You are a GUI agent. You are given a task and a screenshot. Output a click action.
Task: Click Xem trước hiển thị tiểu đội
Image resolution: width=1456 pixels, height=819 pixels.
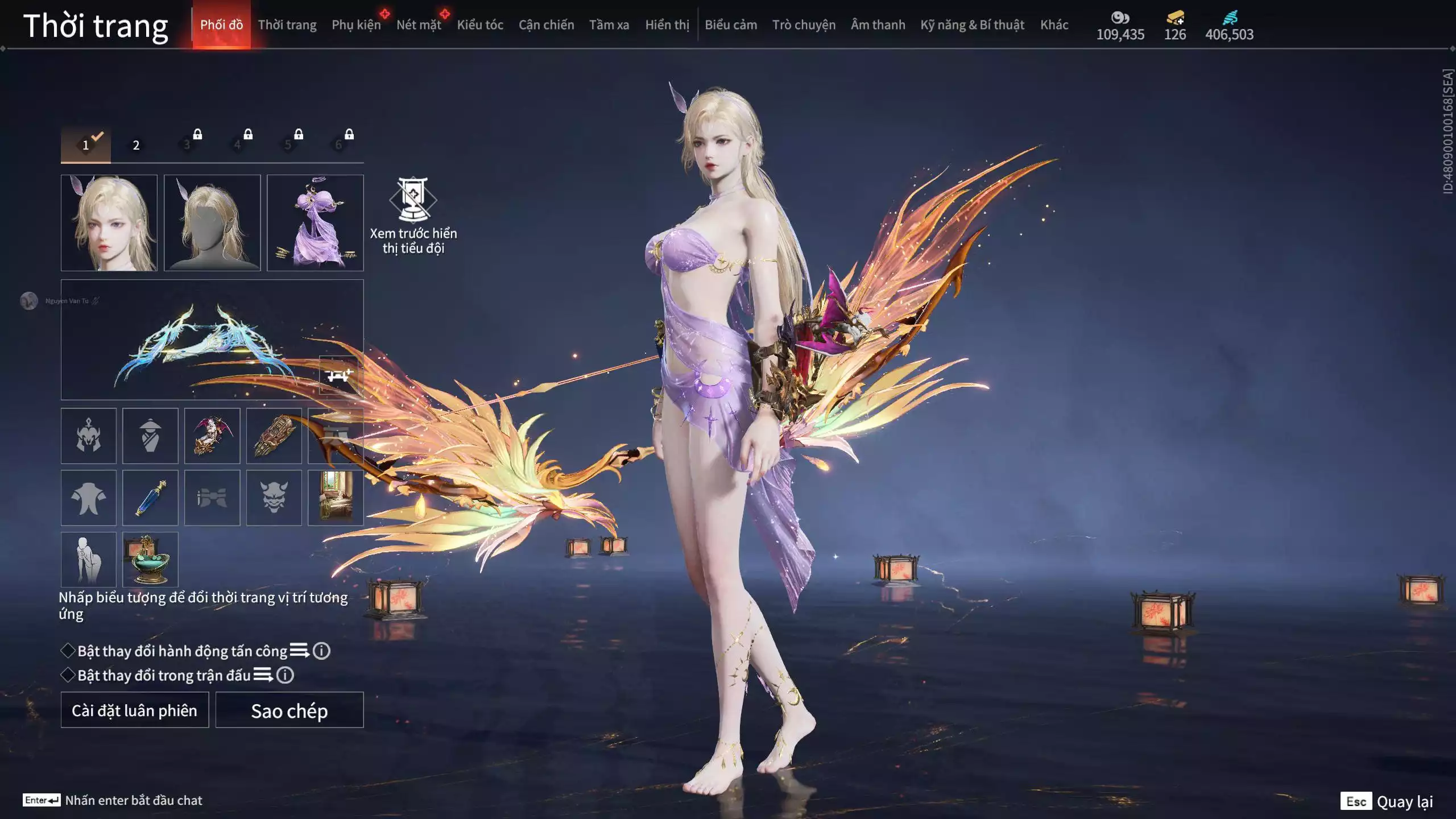(x=413, y=216)
